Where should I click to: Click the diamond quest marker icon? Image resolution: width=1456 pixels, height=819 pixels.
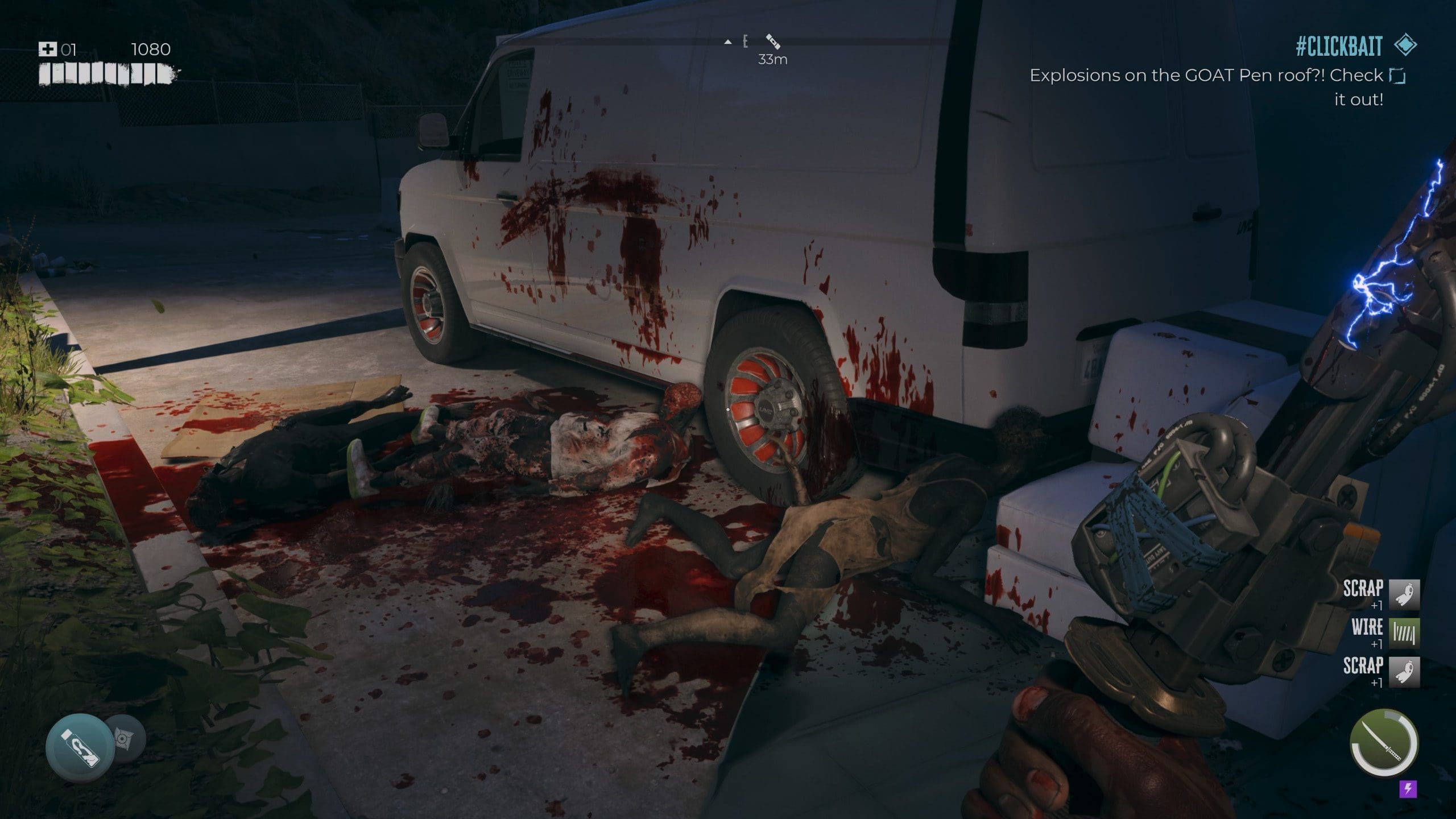point(1405,45)
